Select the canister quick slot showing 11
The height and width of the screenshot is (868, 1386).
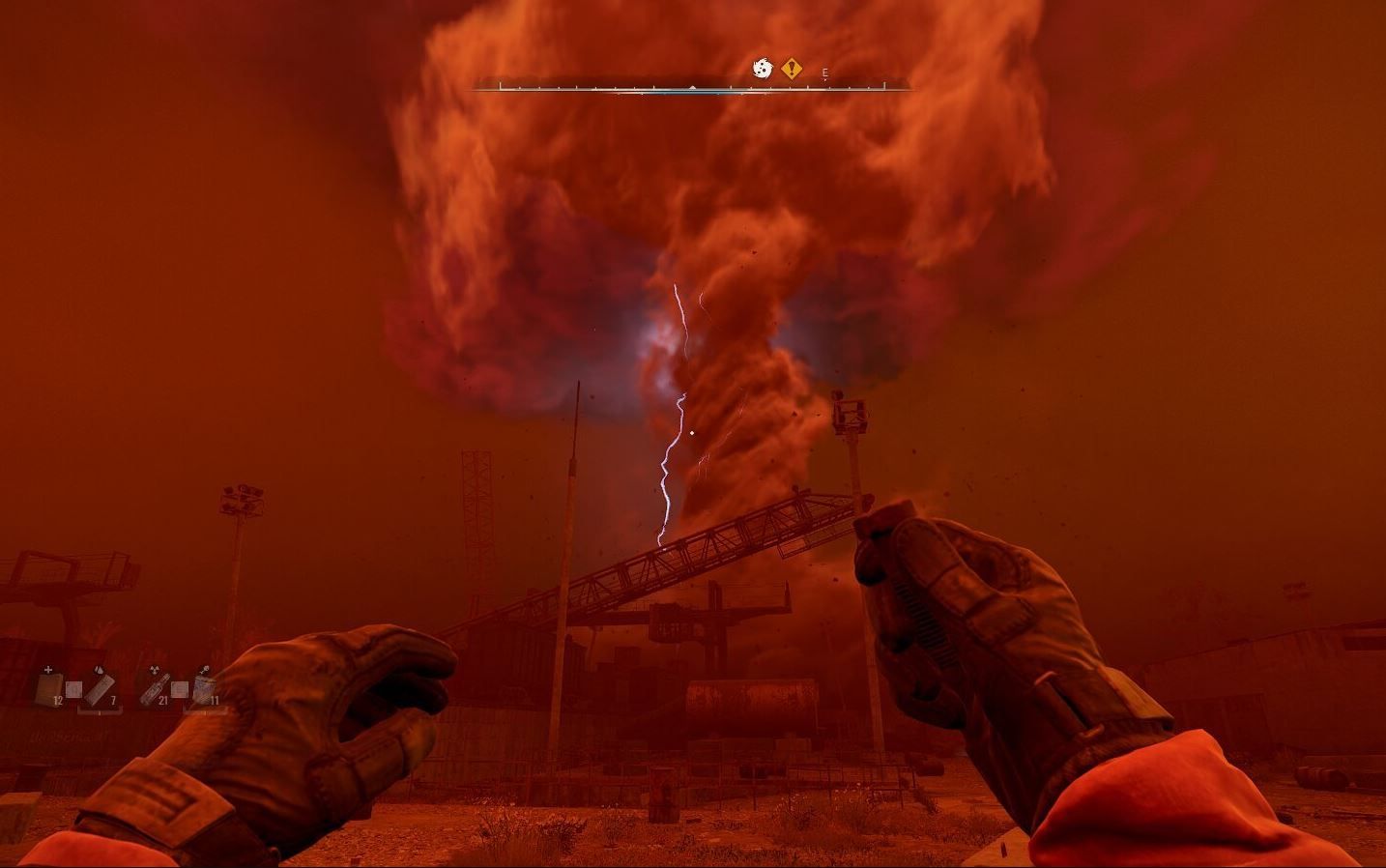tap(204, 688)
